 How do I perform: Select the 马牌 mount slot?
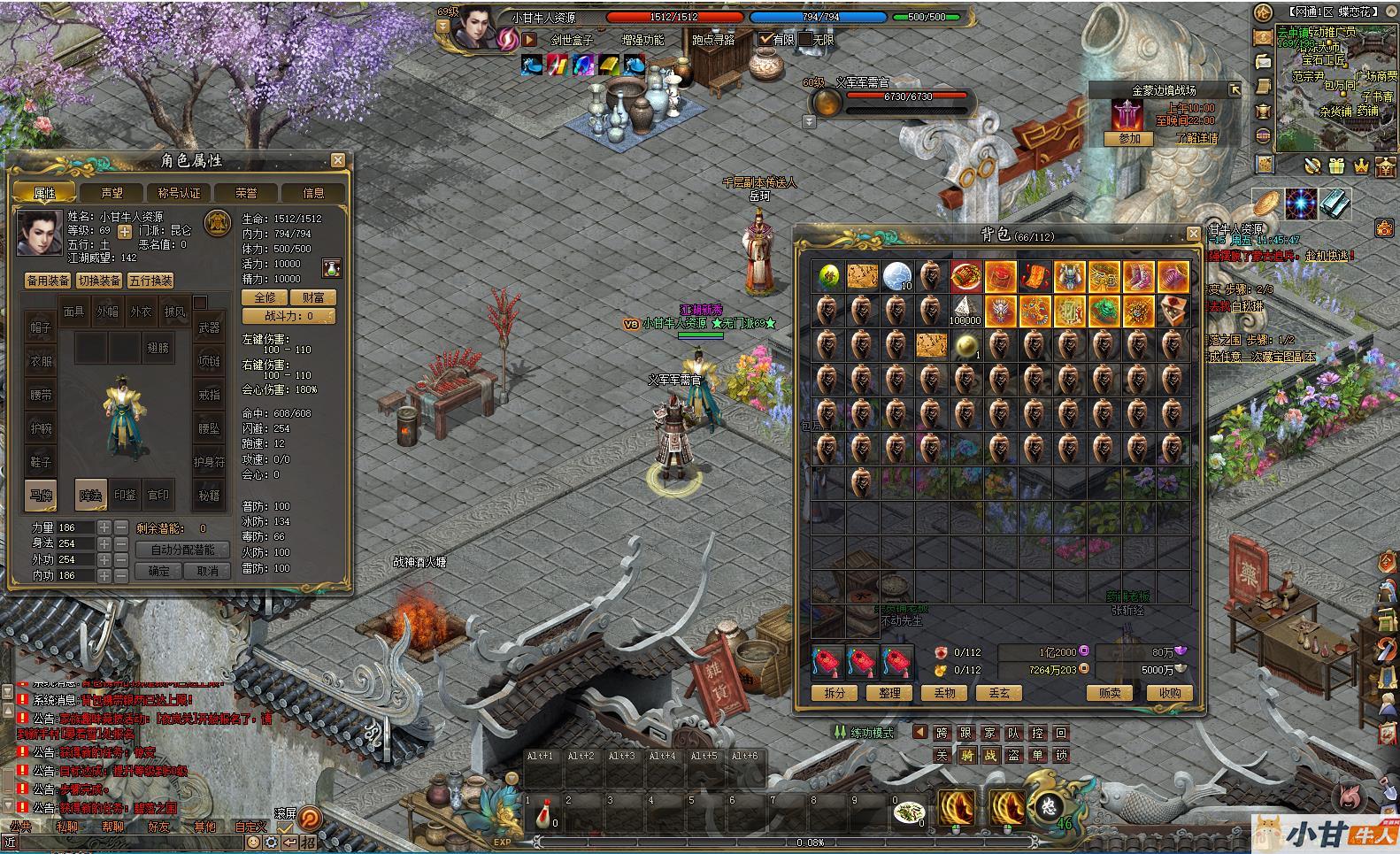click(x=41, y=496)
